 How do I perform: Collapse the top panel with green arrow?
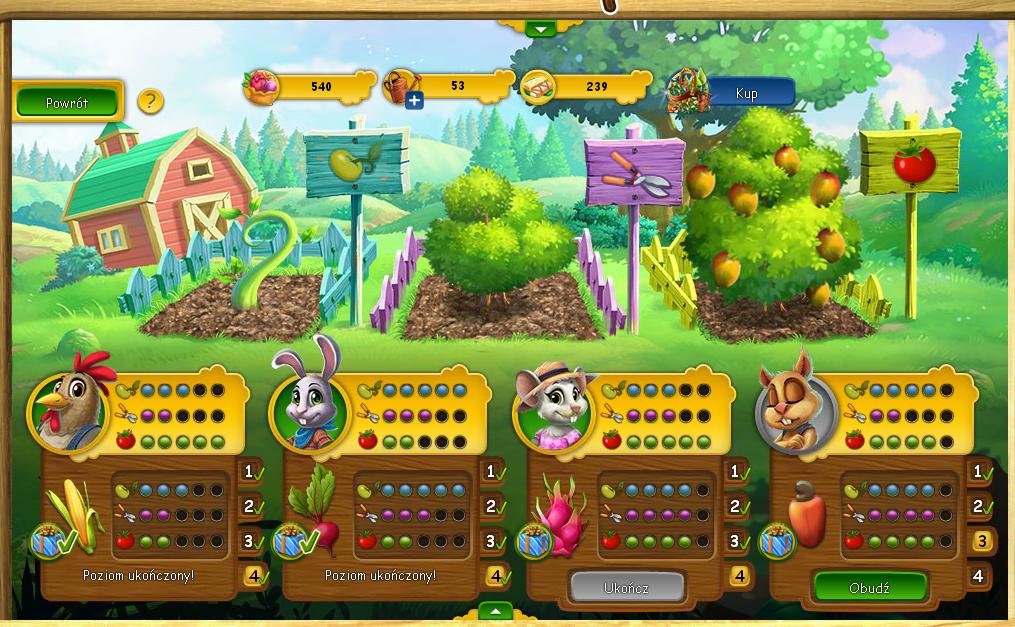(541, 29)
